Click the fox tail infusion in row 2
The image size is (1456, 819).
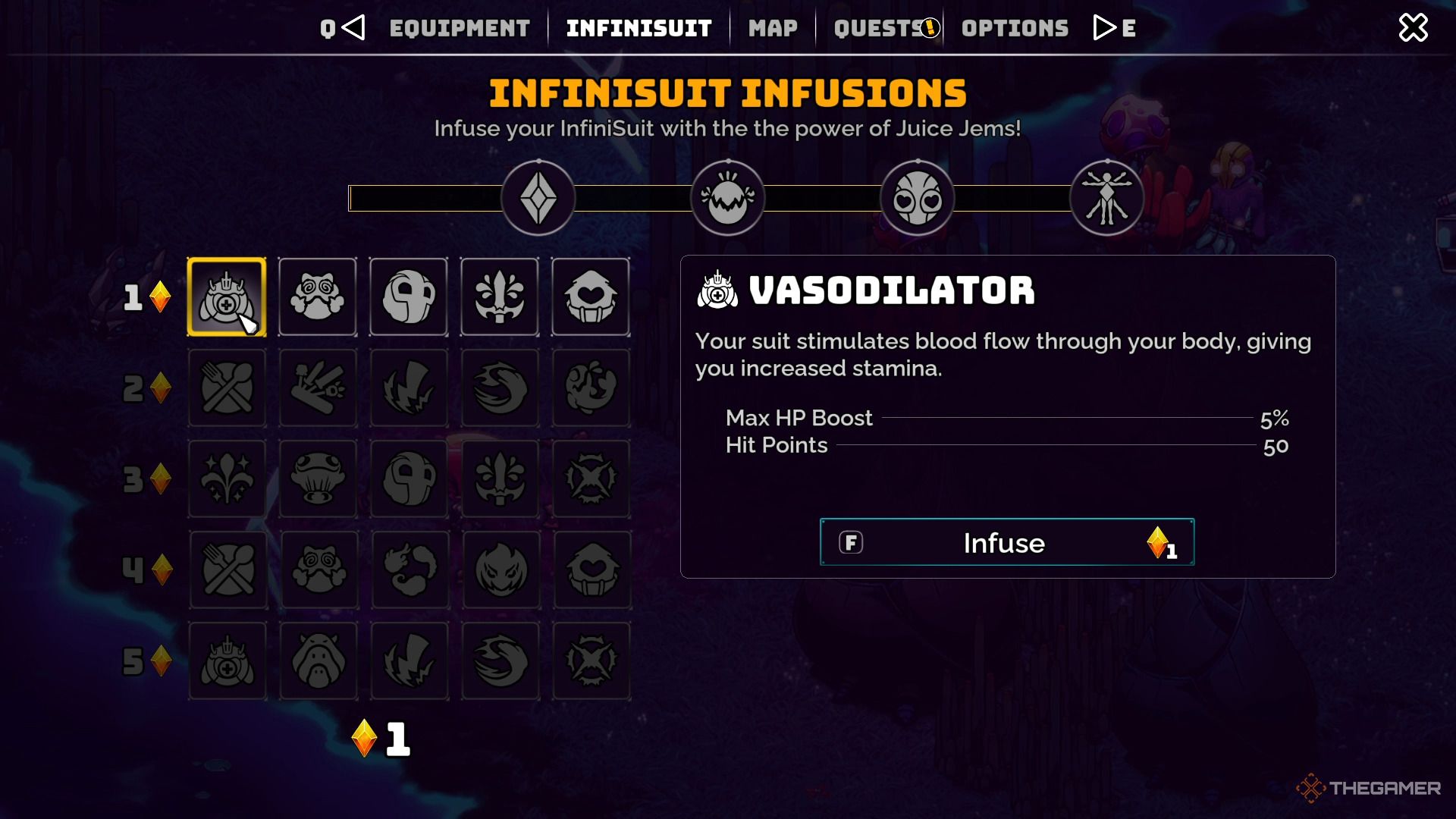pyautogui.click(x=500, y=388)
